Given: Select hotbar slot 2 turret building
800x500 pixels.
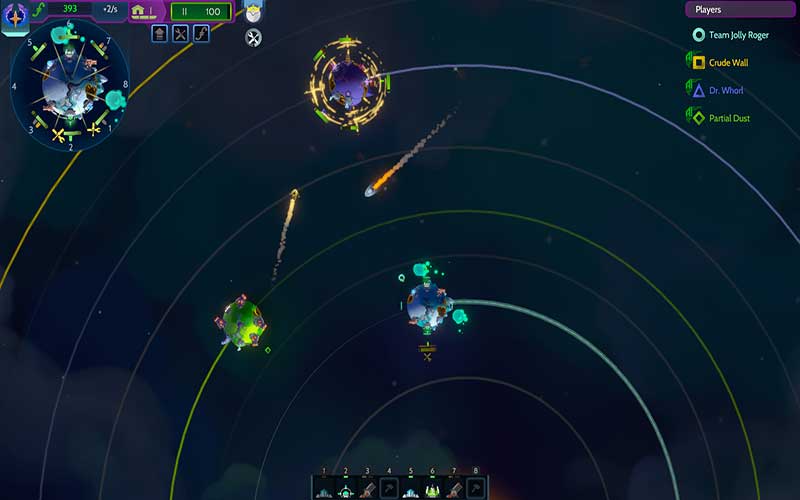Looking at the screenshot, I should pos(346,489).
